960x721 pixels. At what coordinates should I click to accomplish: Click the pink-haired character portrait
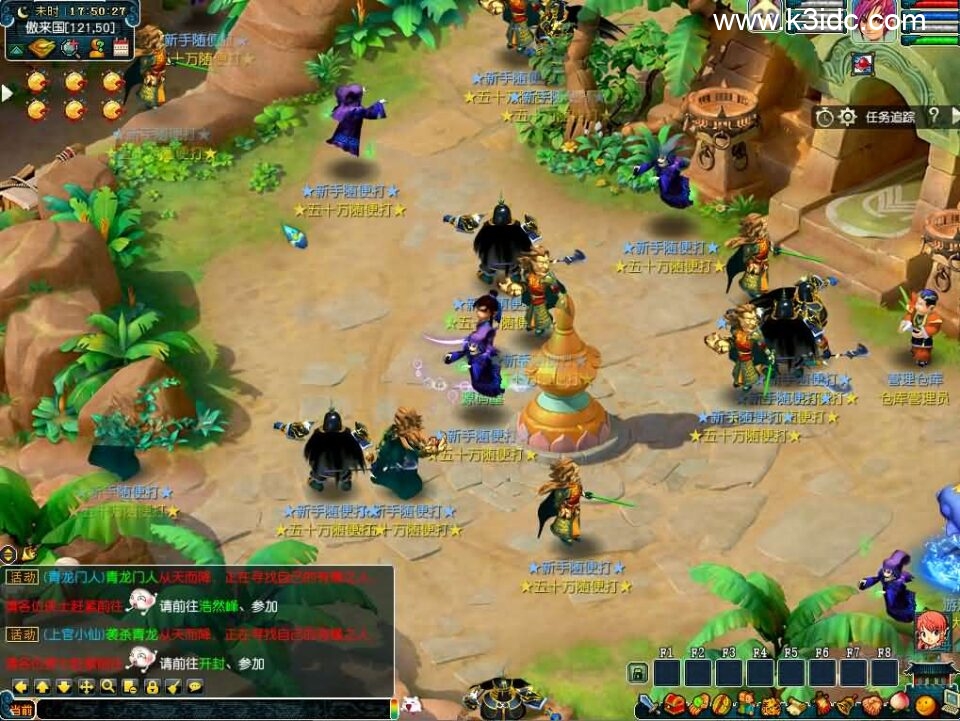pos(875,22)
